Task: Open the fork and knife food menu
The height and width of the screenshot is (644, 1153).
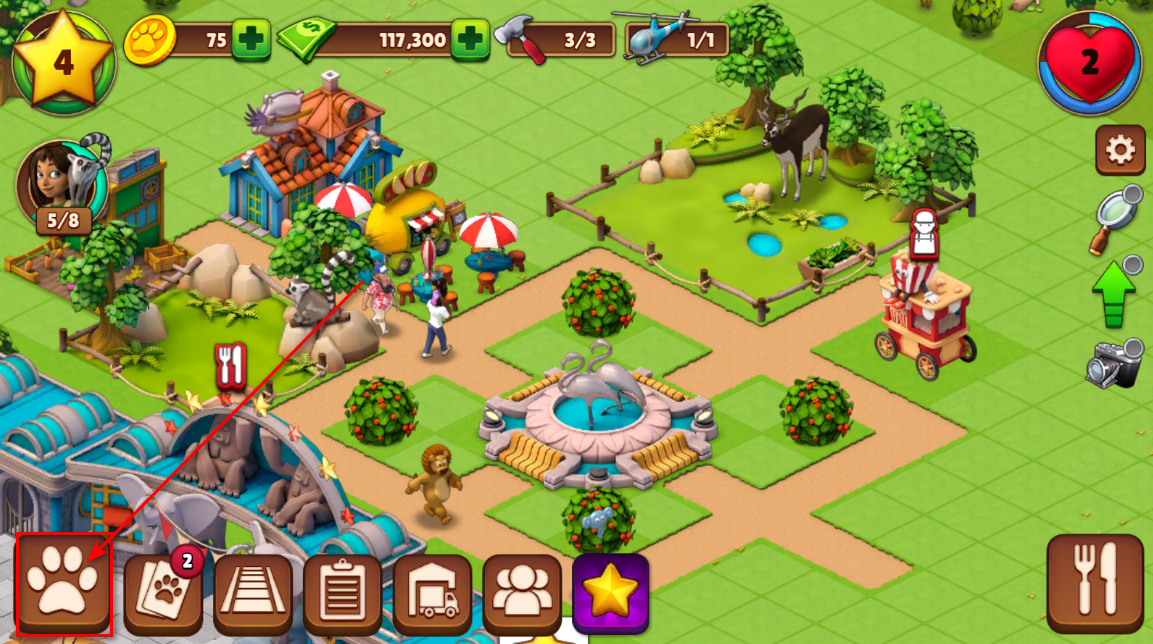Action: coord(1095,584)
